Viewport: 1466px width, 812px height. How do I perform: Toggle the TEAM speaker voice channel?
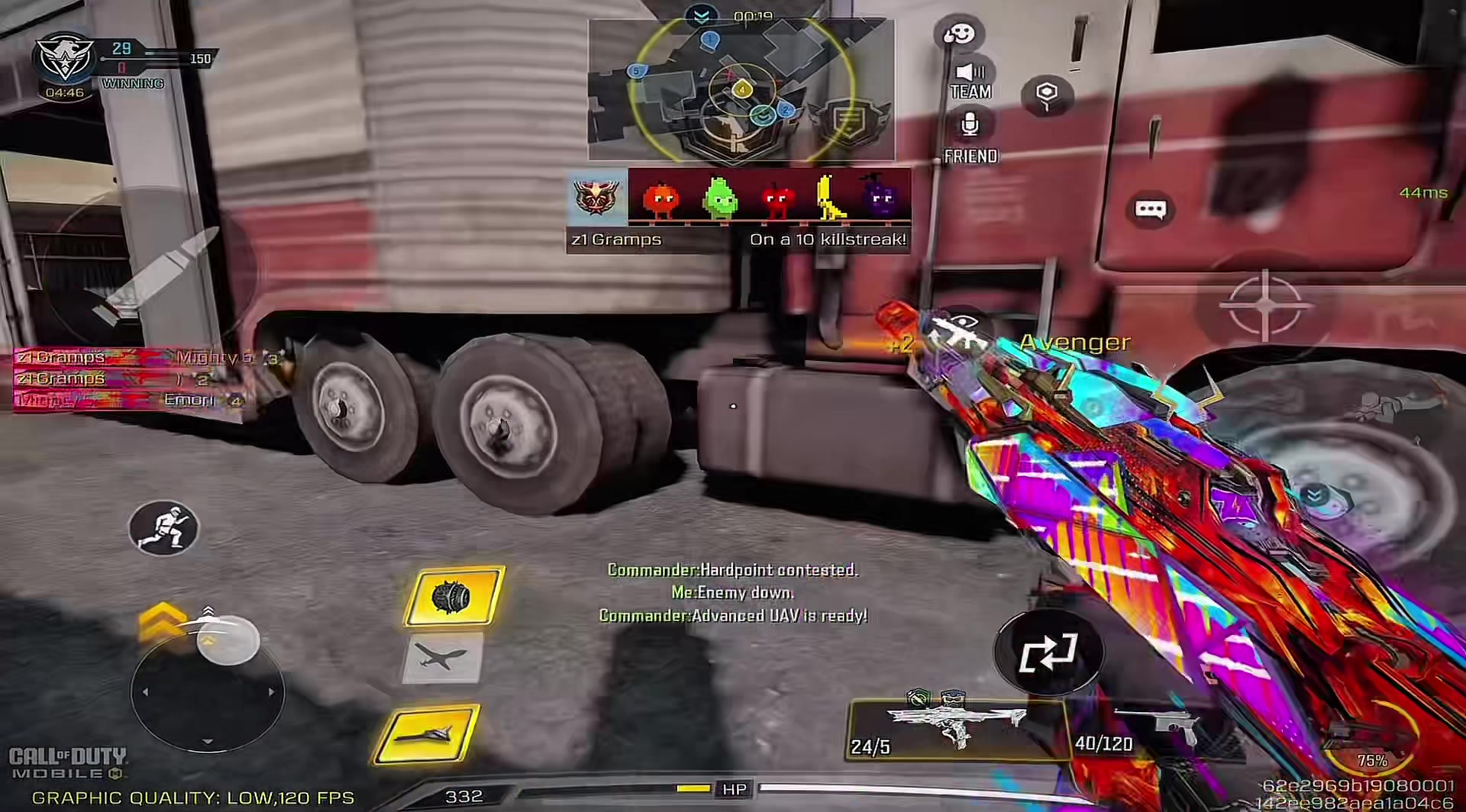coord(970,81)
